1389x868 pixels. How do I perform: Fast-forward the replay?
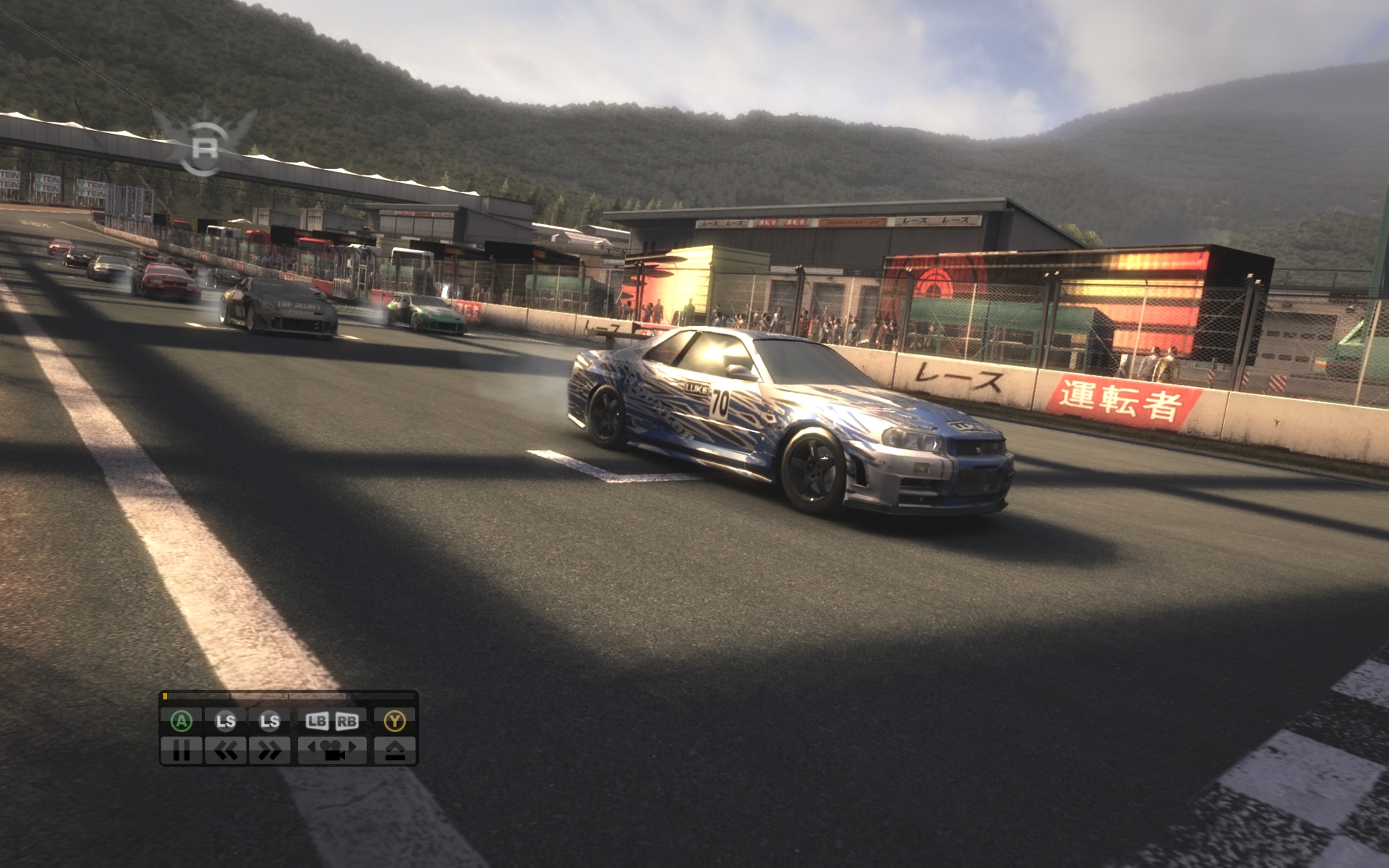[x=270, y=751]
